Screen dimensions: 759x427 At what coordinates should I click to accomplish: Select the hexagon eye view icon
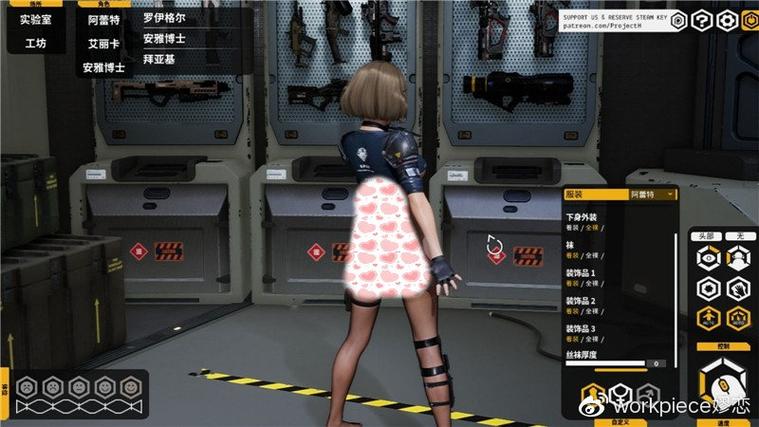(708, 258)
